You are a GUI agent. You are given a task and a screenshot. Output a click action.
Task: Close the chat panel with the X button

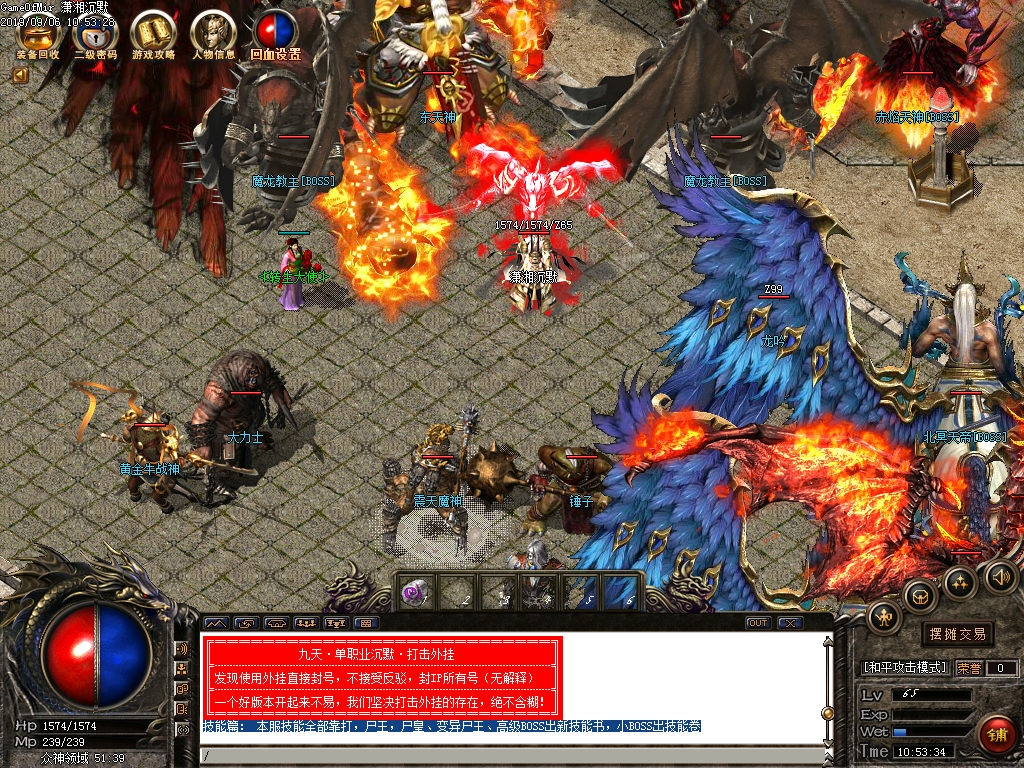pos(790,623)
